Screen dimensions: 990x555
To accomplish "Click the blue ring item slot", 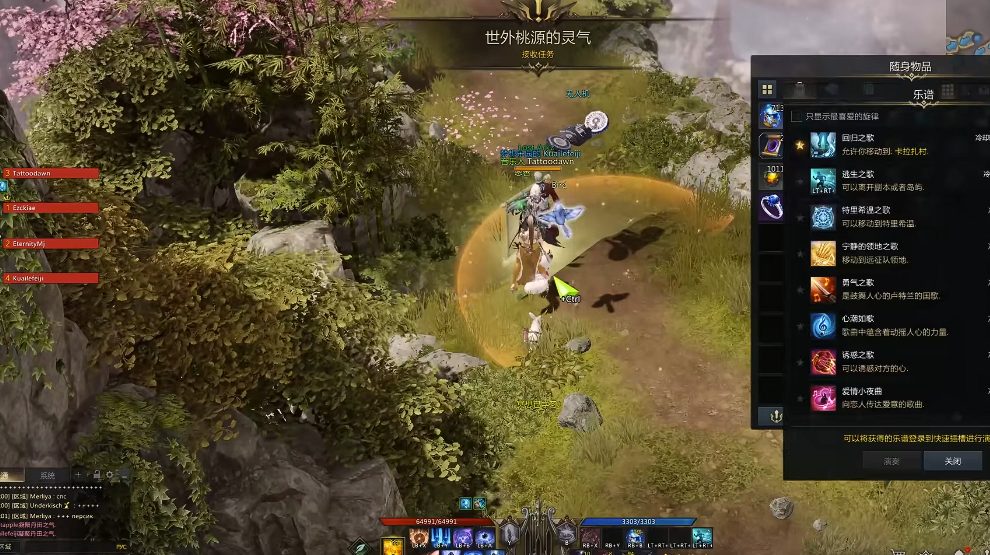I will [770, 207].
